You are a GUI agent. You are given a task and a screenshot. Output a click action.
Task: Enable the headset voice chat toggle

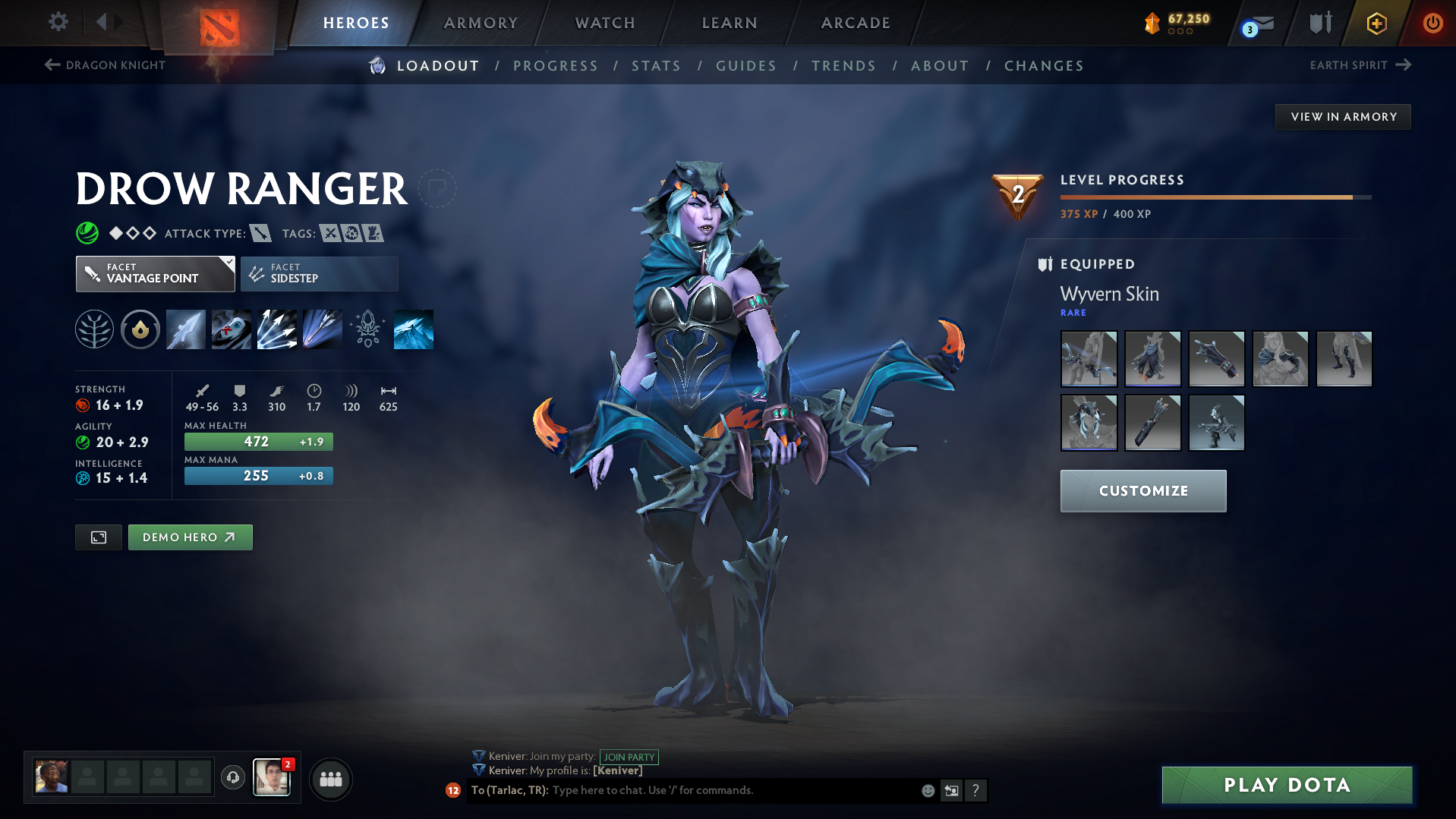coord(232,778)
